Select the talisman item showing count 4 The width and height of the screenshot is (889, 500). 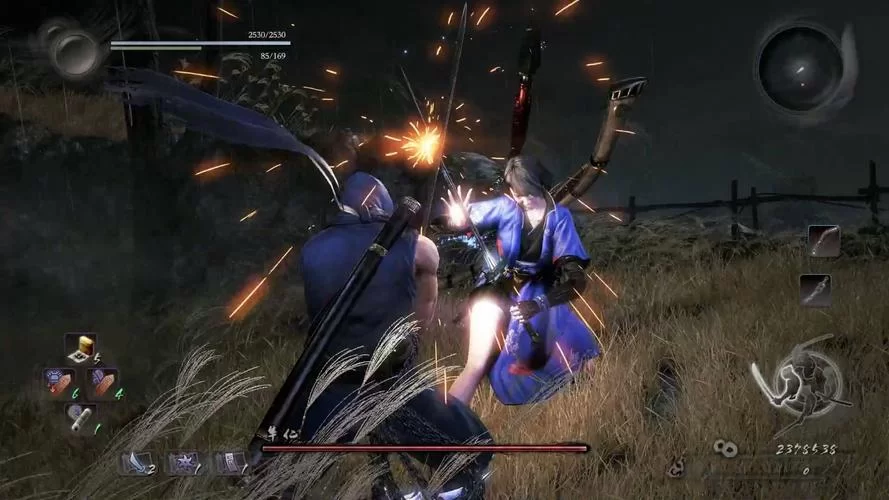coord(101,382)
